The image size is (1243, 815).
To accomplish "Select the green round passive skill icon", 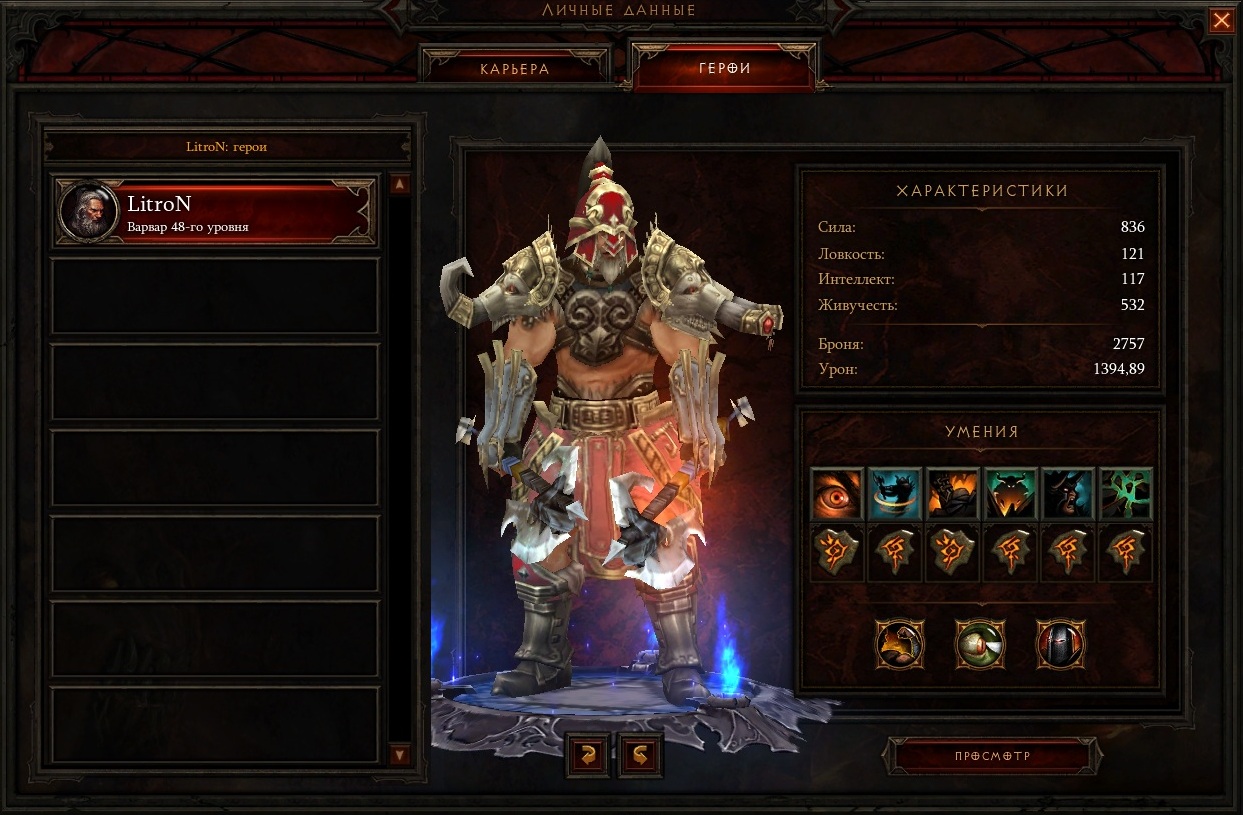I will [980, 644].
